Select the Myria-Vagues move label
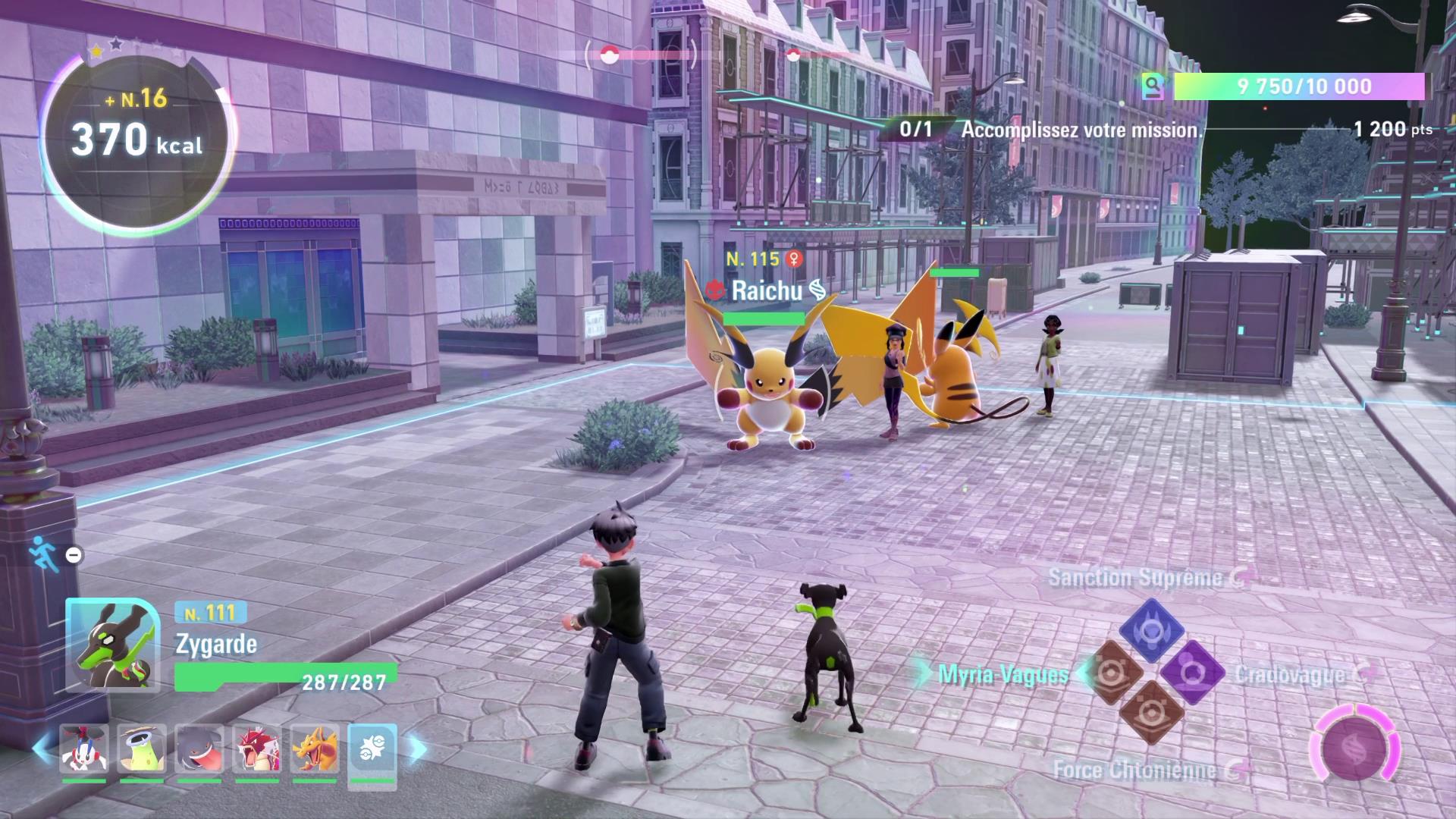 coord(1003,672)
